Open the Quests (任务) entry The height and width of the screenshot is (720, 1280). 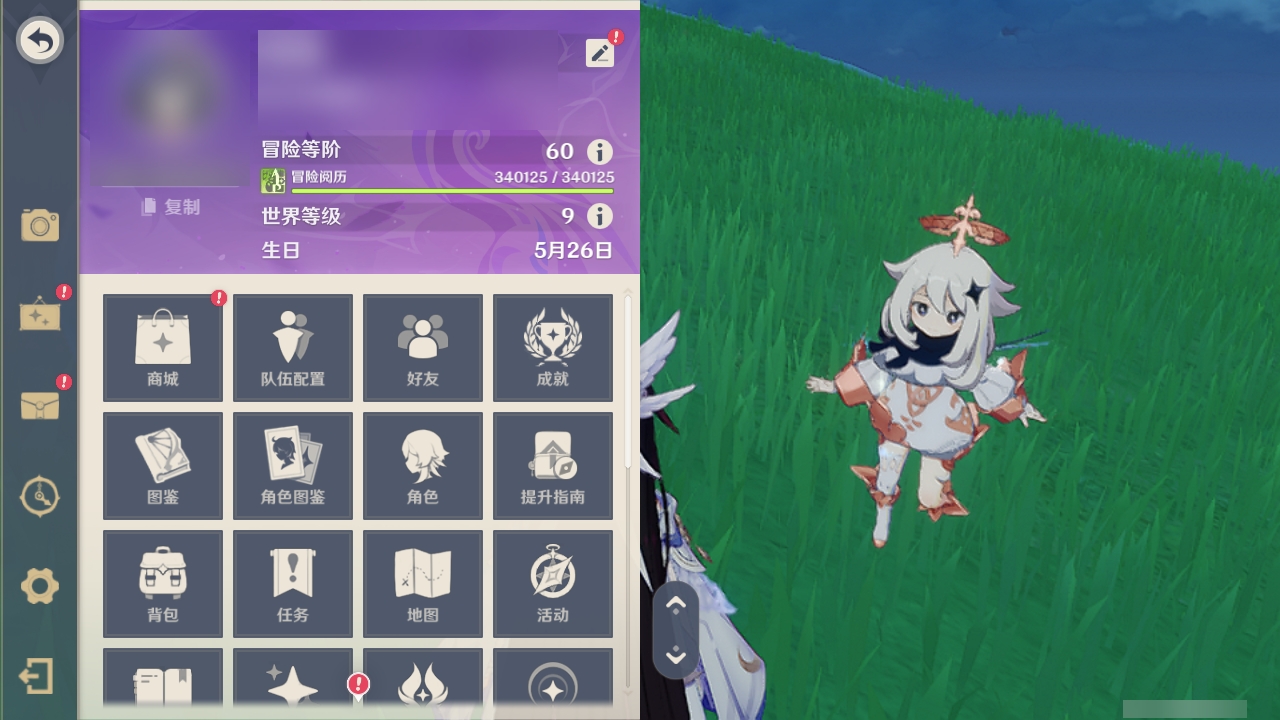292,584
